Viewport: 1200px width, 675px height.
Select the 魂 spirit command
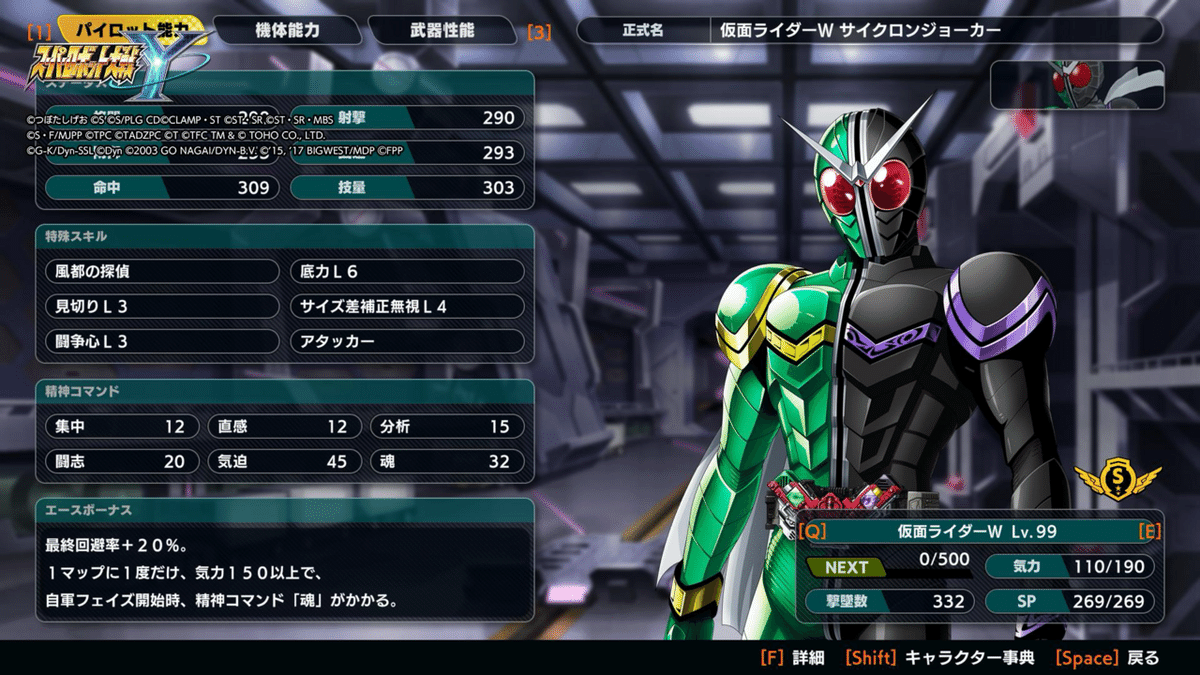[446, 461]
